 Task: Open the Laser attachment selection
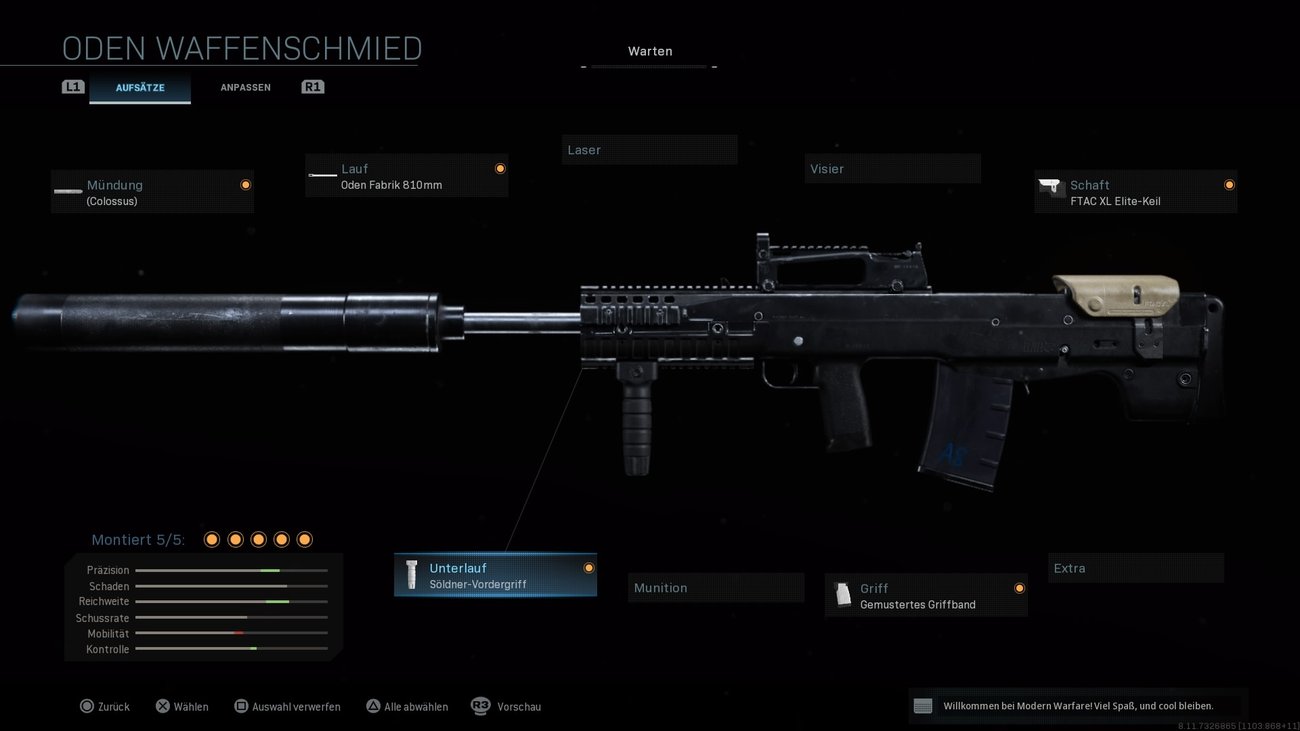click(649, 149)
